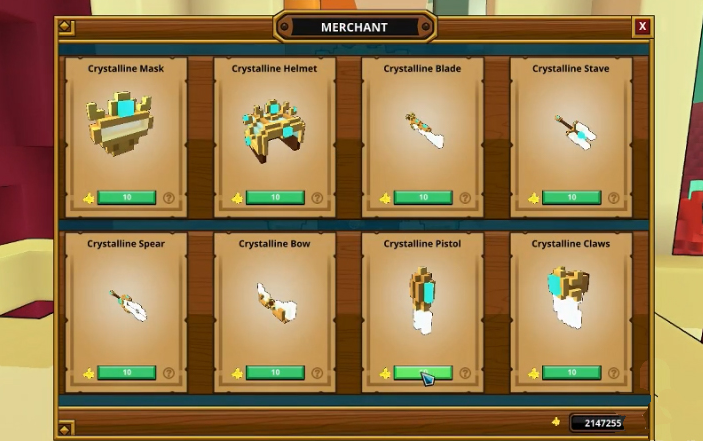This screenshot has height=441, width=703.
Task: Buy the Crystalline Pistol
Action: click(x=423, y=373)
